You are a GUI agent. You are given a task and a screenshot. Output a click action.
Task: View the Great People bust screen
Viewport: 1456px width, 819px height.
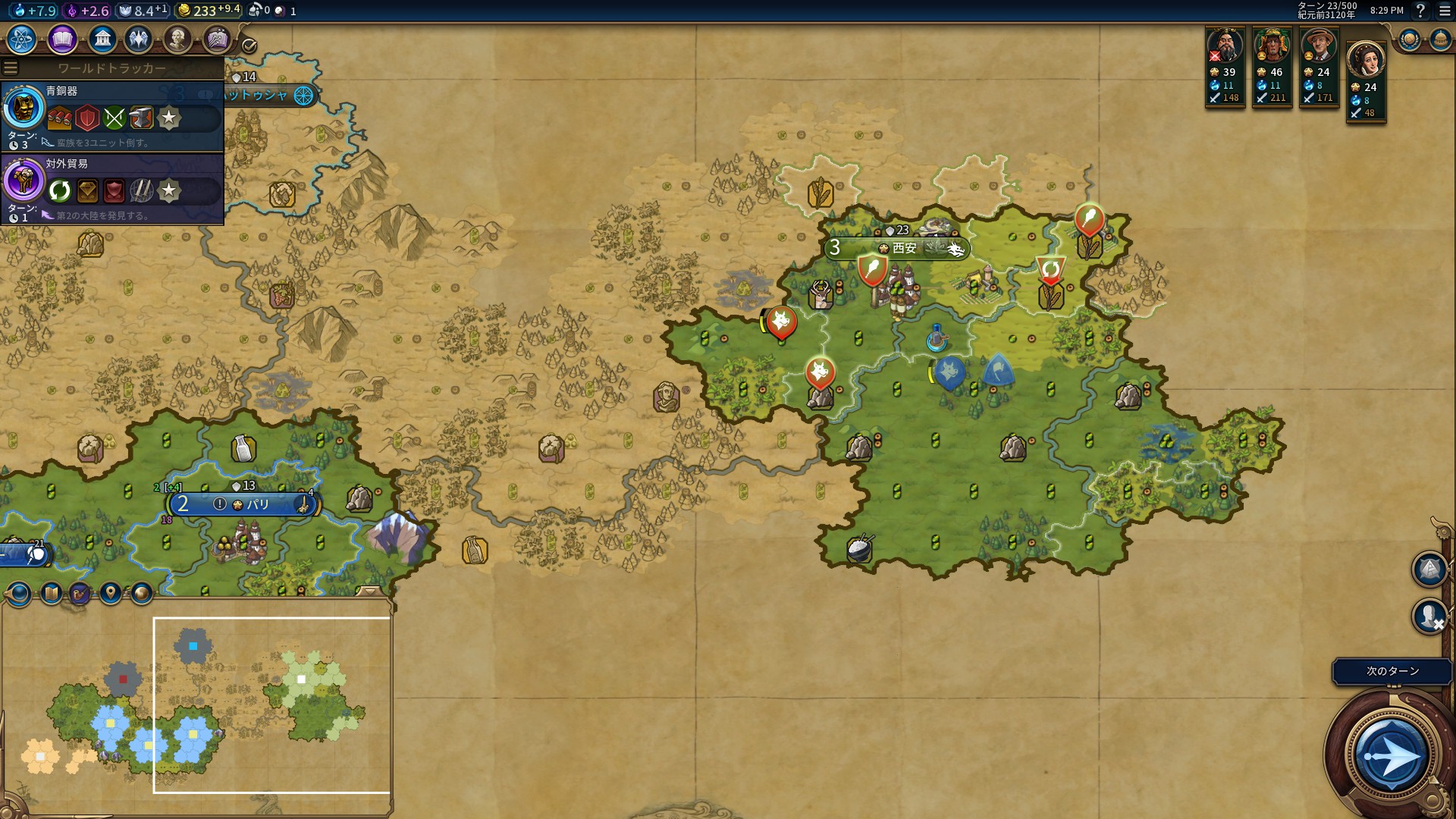[x=177, y=39]
